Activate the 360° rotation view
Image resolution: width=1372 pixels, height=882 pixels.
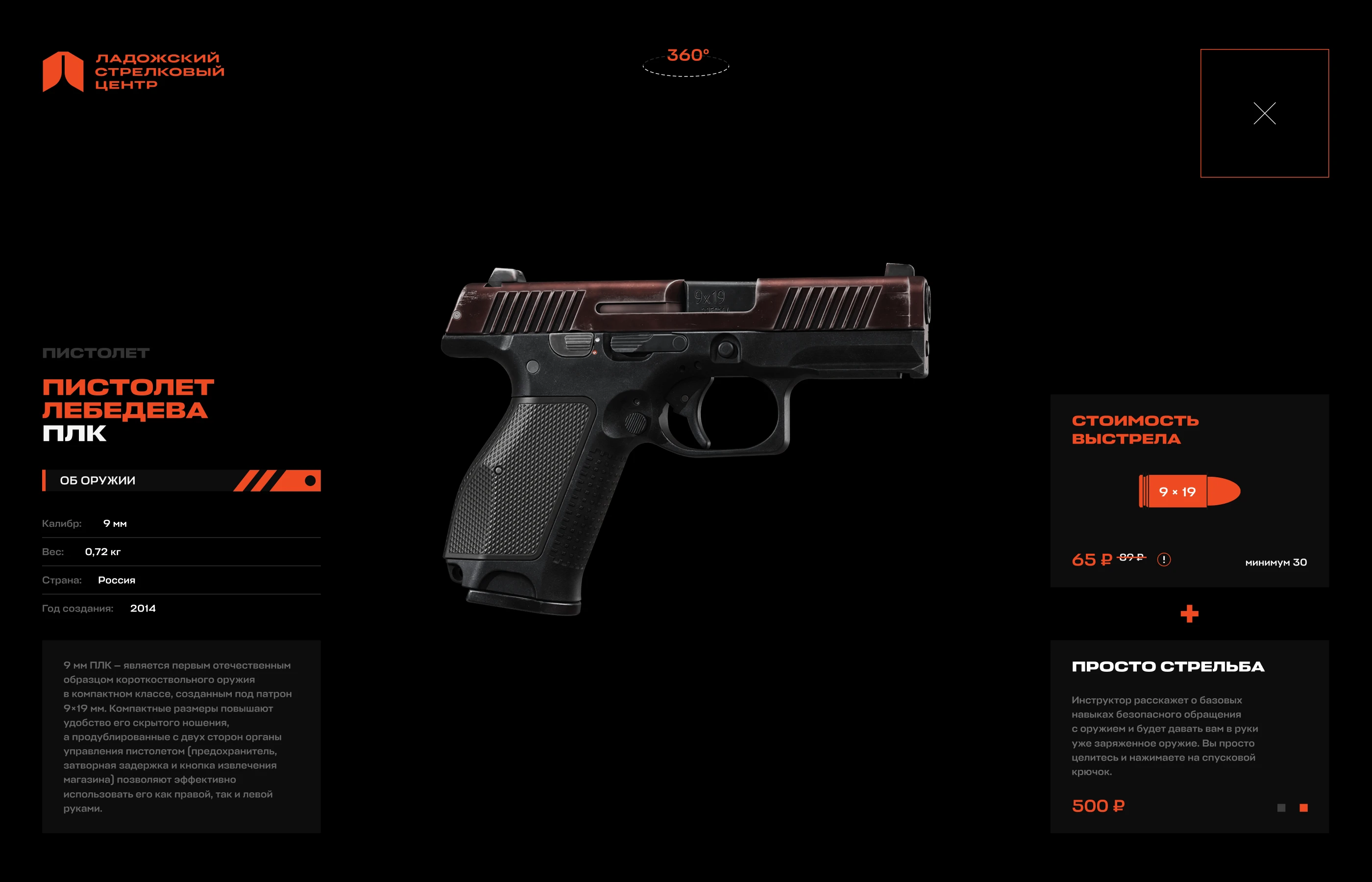pos(686,62)
